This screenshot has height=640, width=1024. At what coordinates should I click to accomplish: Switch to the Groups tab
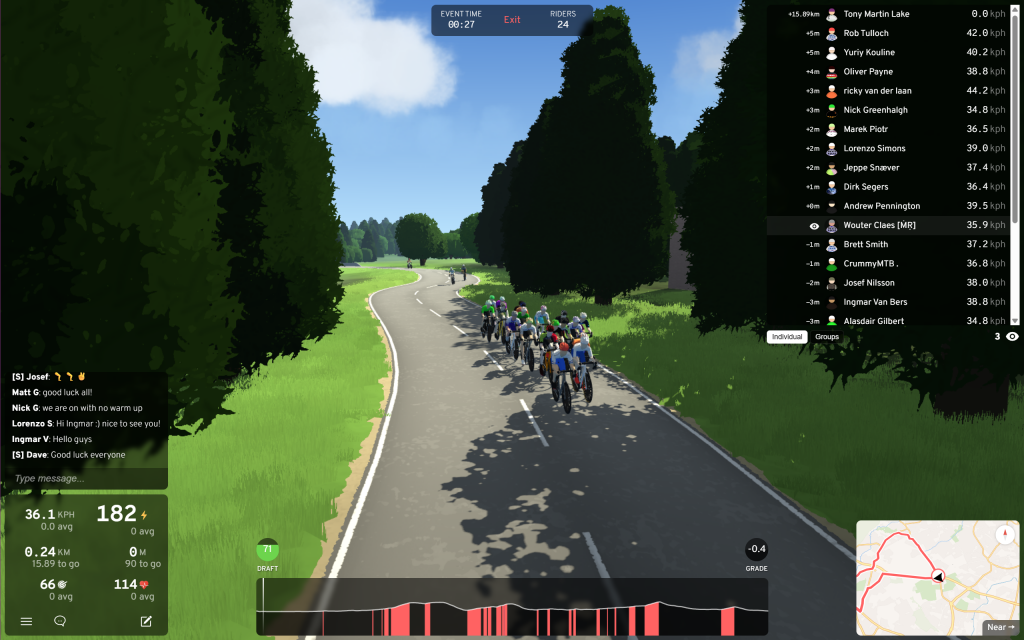click(827, 337)
